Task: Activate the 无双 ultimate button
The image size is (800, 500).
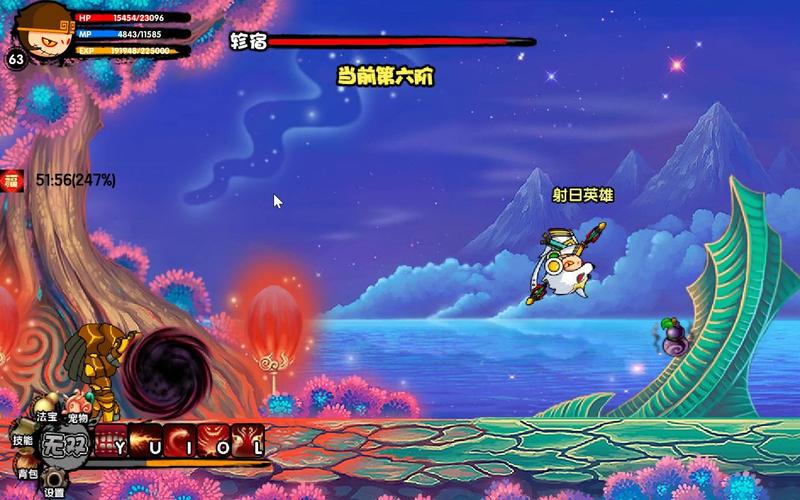Action: tap(66, 445)
